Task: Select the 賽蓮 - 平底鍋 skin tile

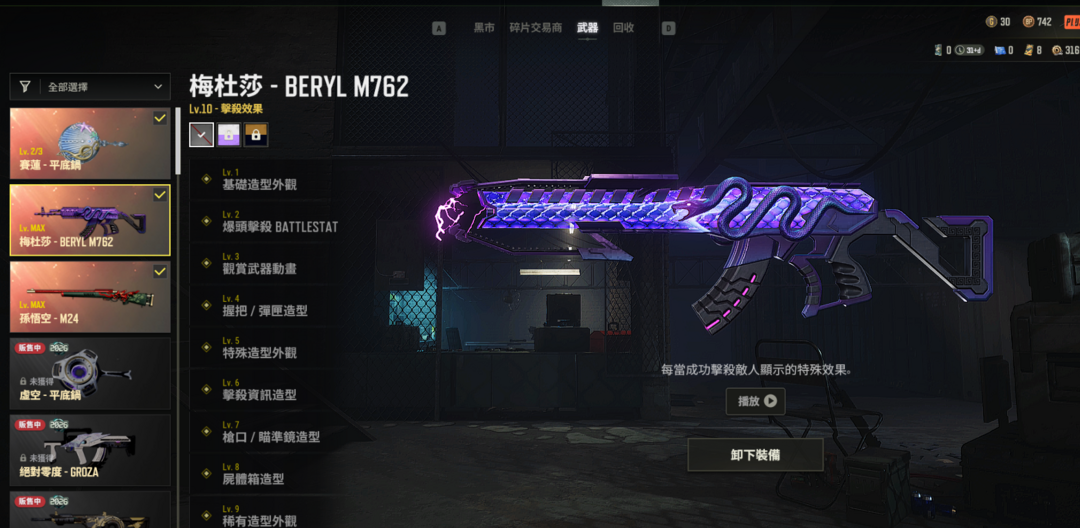Action: coord(90,144)
